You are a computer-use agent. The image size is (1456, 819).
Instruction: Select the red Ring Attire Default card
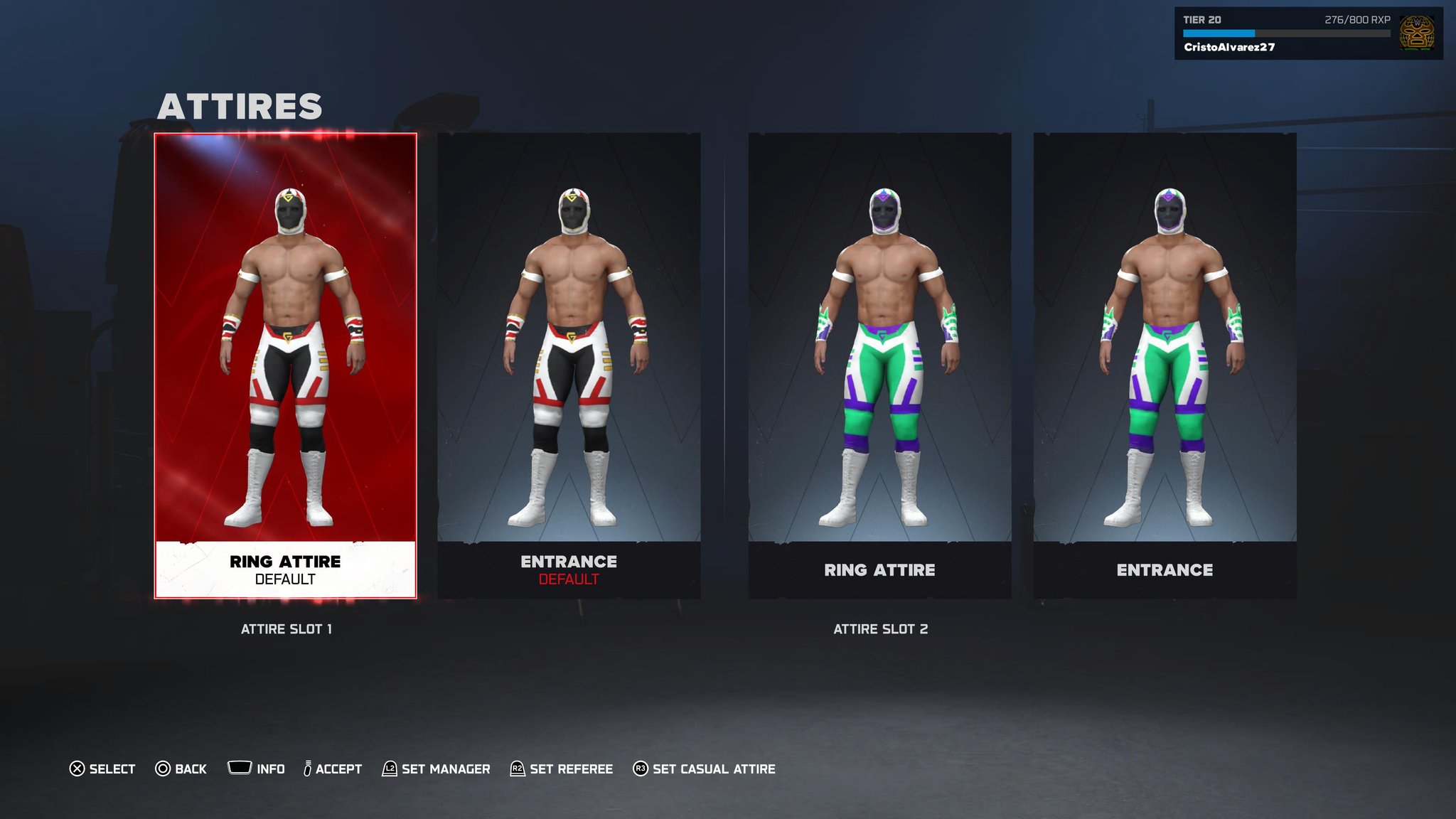[285, 365]
